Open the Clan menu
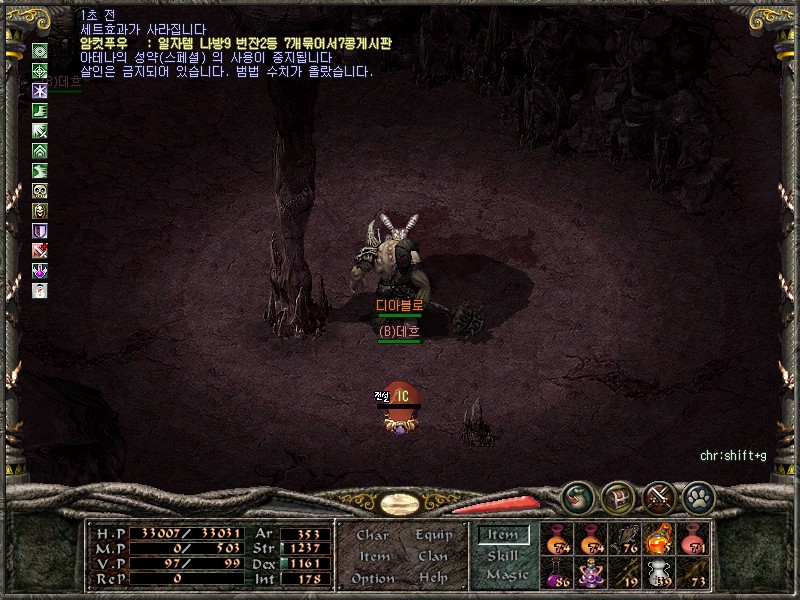800x600 pixels. pos(434,557)
